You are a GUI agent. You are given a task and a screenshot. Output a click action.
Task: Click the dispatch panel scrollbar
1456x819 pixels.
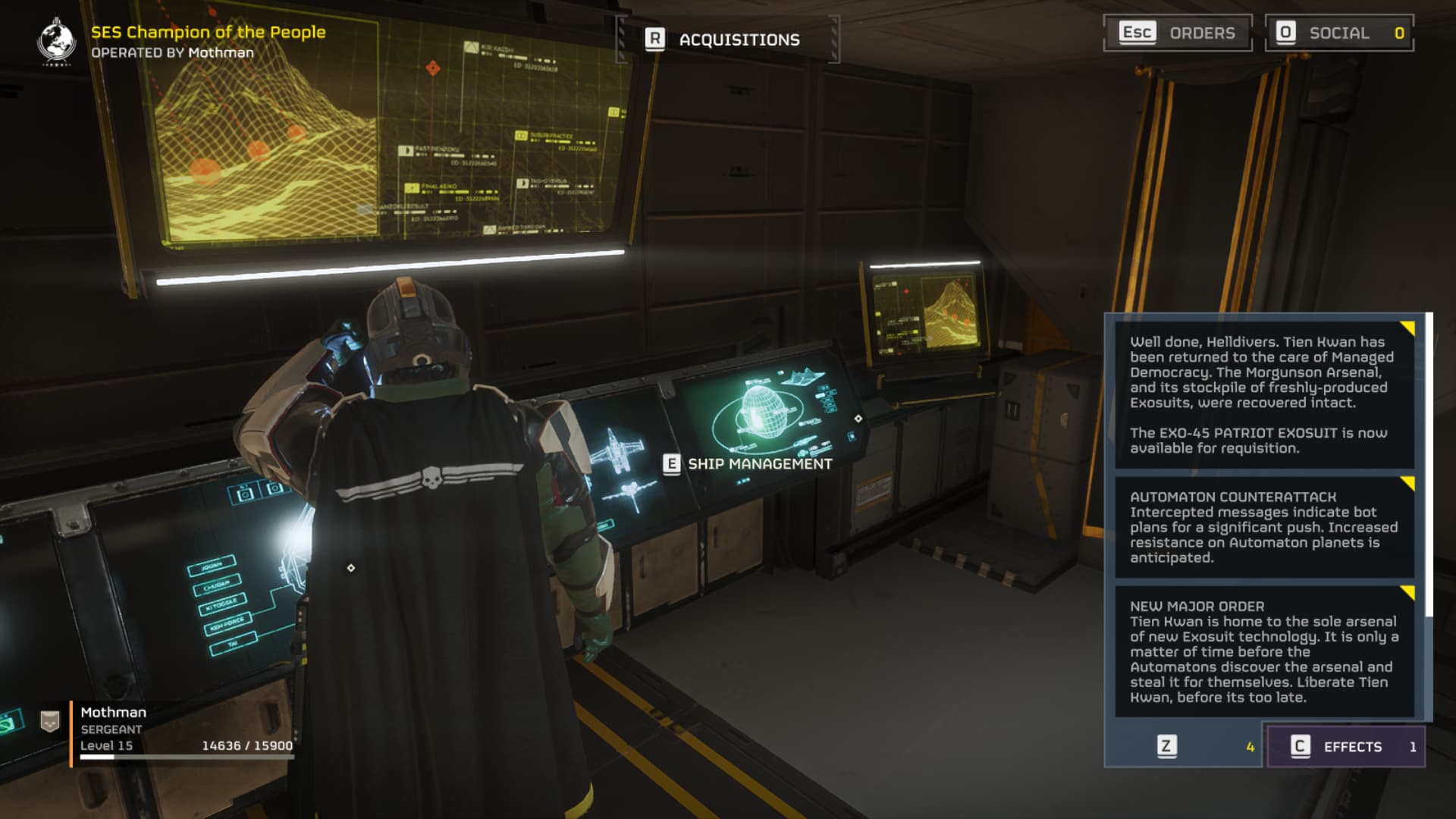[1429, 464]
